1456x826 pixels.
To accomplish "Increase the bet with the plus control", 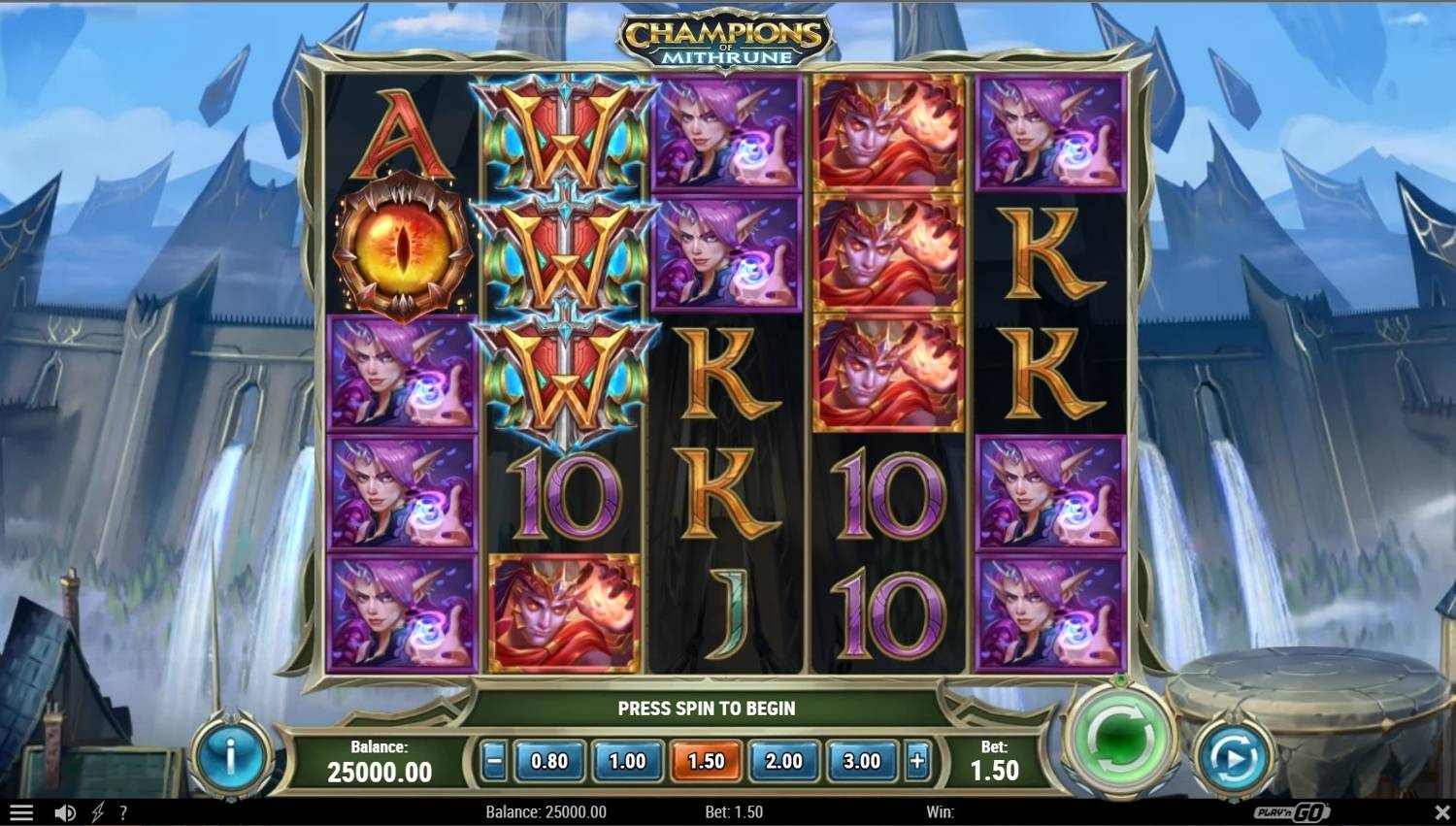I will pos(916,762).
